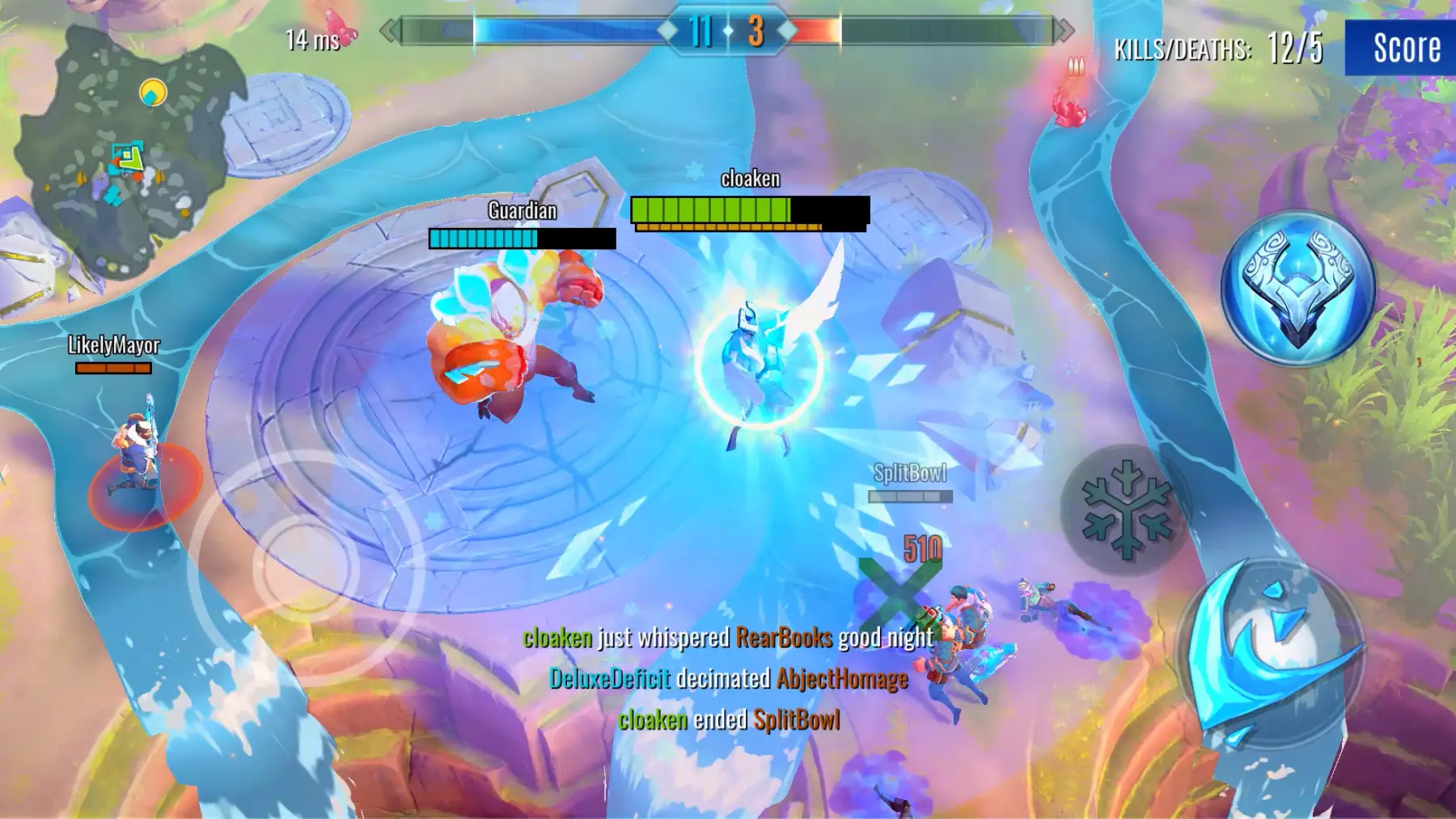Open the minimap
Viewport: 1456px width, 819px height.
pyautogui.click(x=129, y=154)
